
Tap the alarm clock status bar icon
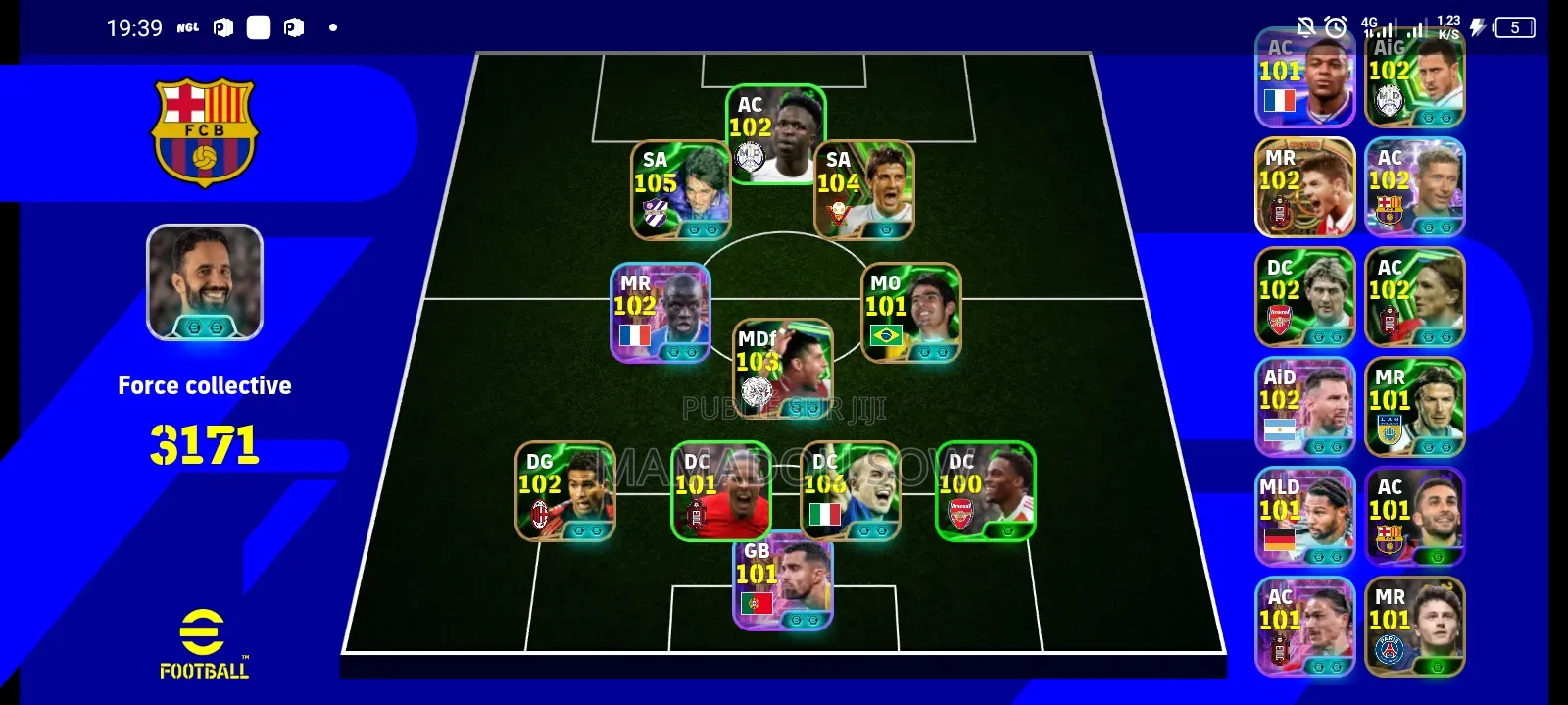pyautogui.click(x=1336, y=27)
